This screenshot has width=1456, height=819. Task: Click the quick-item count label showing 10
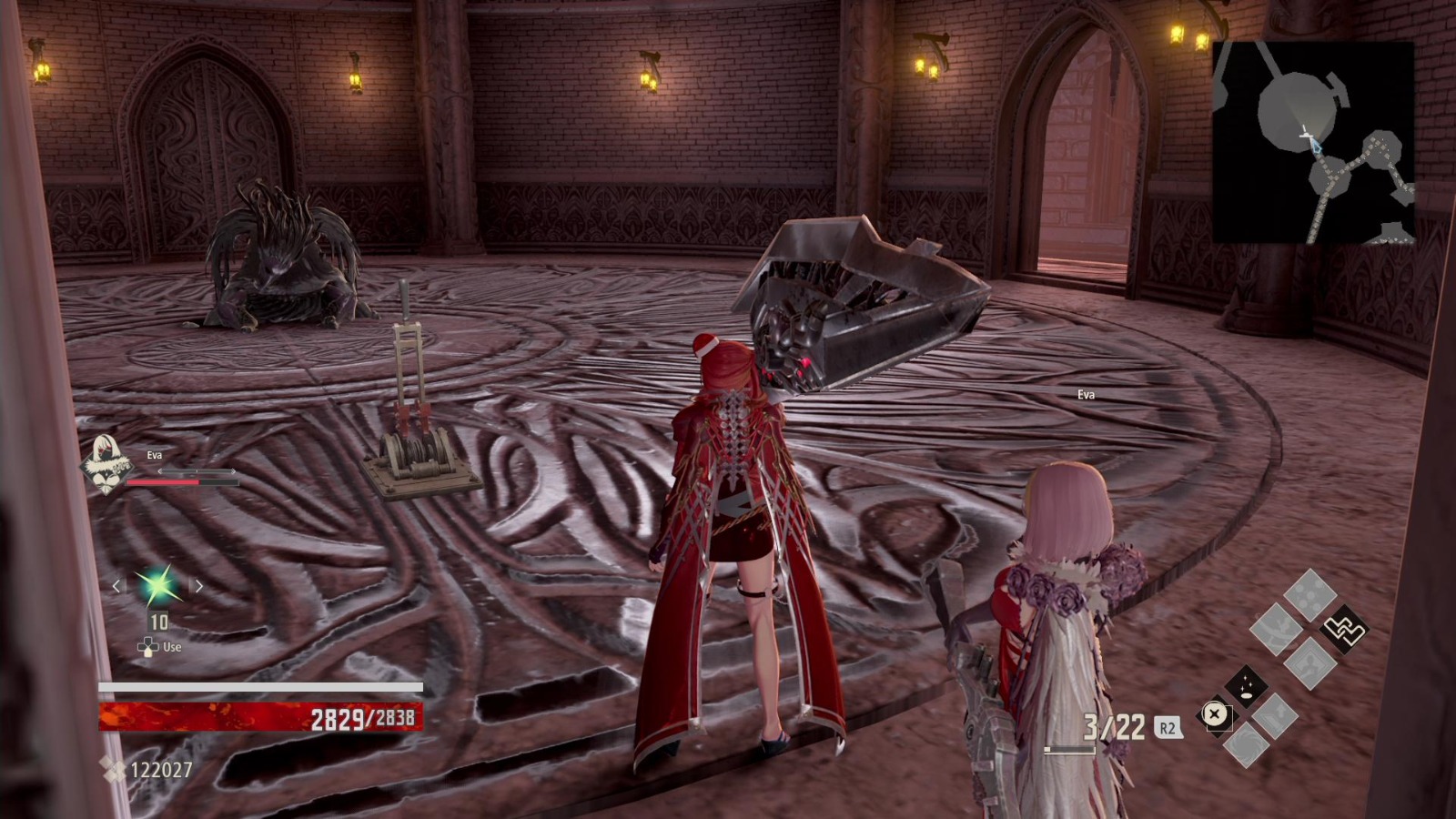(157, 621)
